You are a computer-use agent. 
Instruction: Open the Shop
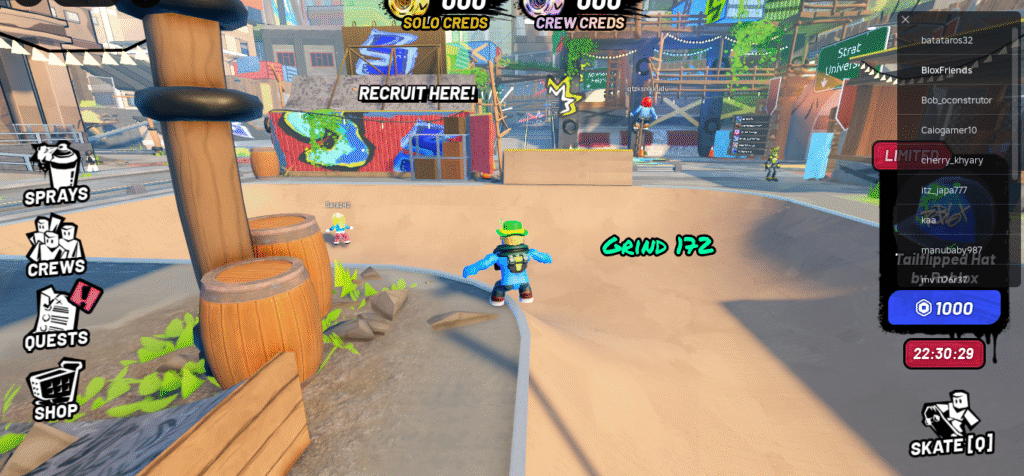tap(56, 390)
